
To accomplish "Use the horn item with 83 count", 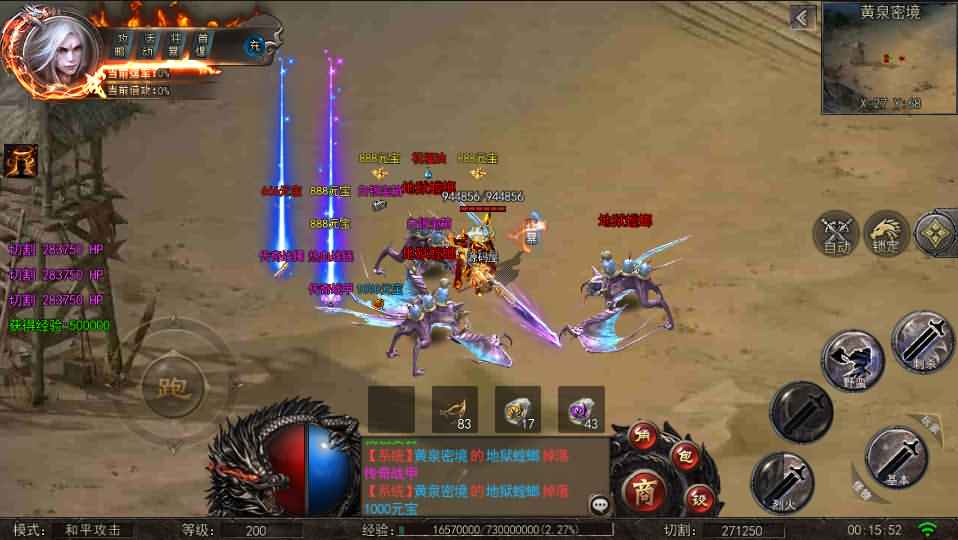I will [x=455, y=409].
